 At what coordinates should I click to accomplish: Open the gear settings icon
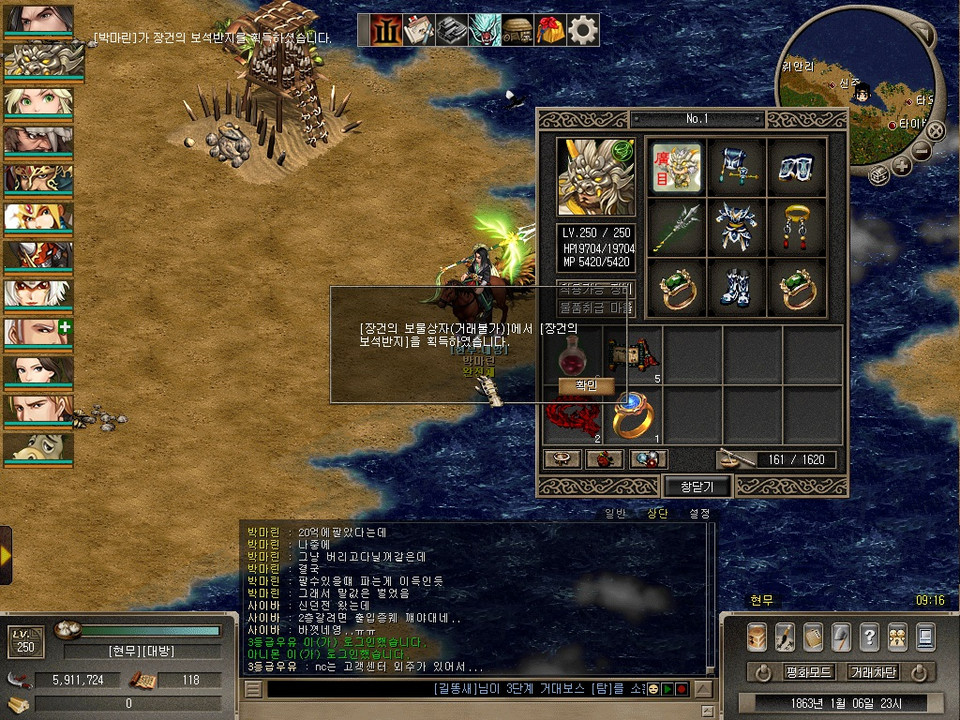pyautogui.click(x=583, y=30)
